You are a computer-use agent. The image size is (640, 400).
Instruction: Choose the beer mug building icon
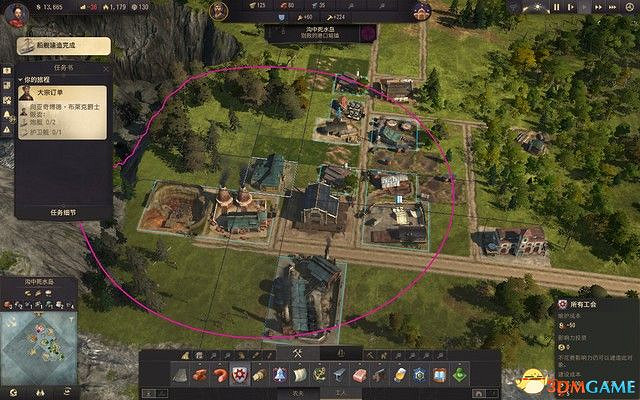[397, 375]
